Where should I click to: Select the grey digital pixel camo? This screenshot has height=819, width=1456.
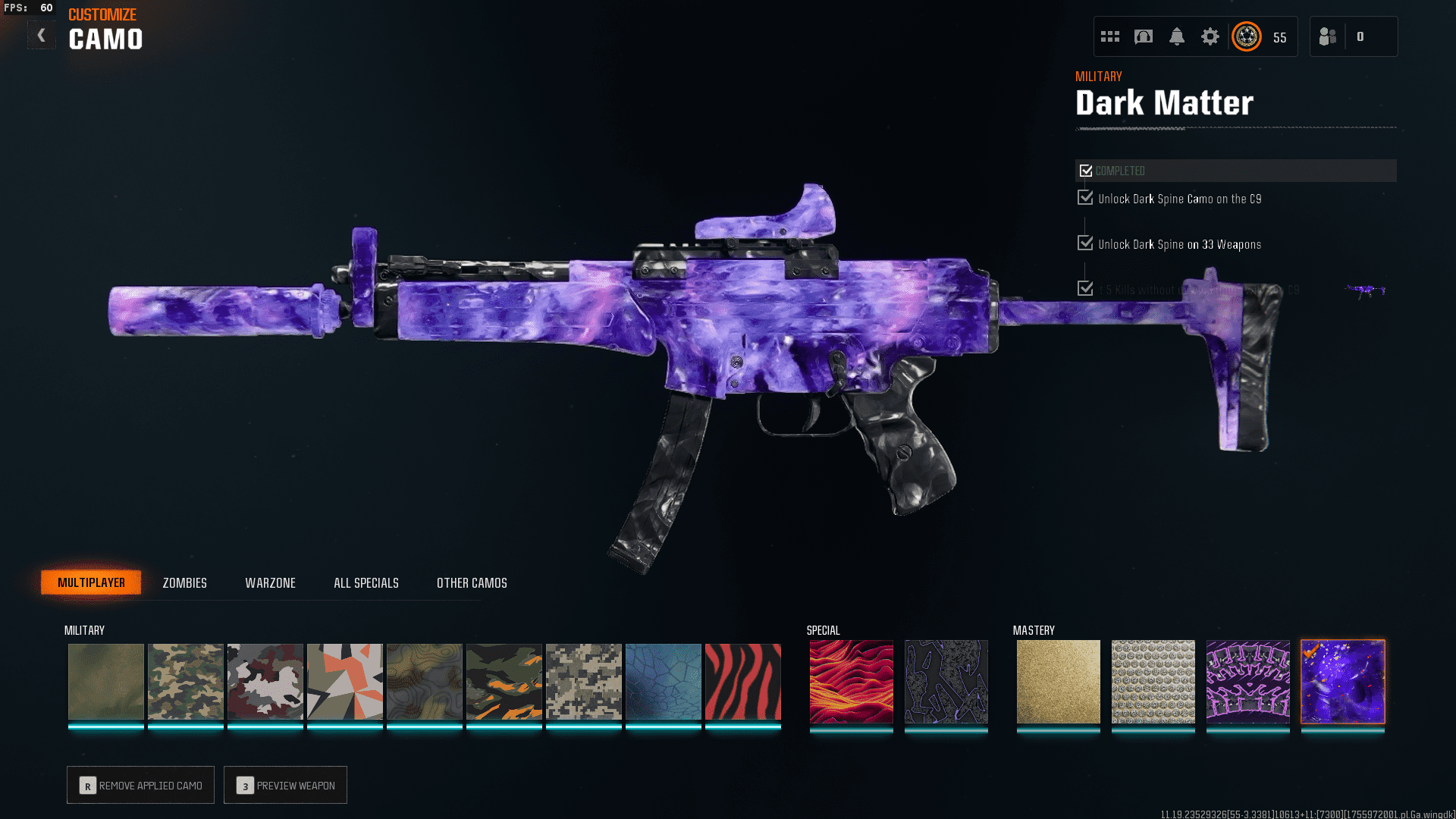(584, 681)
